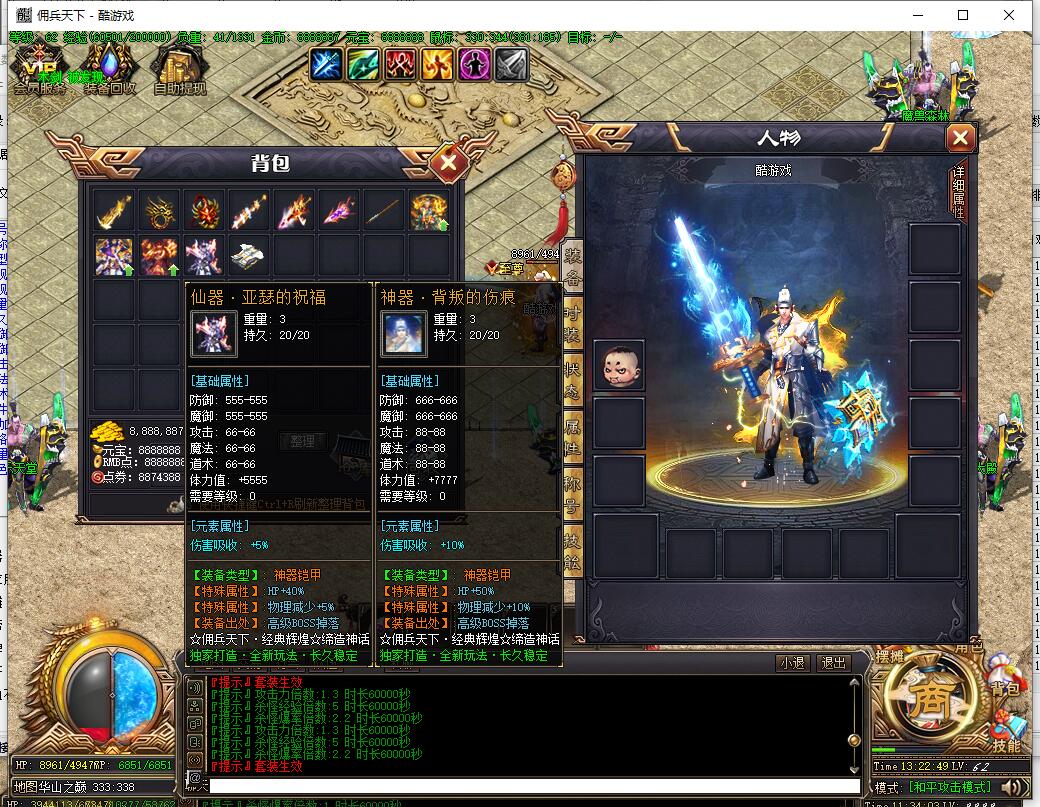Select the golden curved blade in bag
Image resolution: width=1040 pixels, height=807 pixels.
coord(113,211)
